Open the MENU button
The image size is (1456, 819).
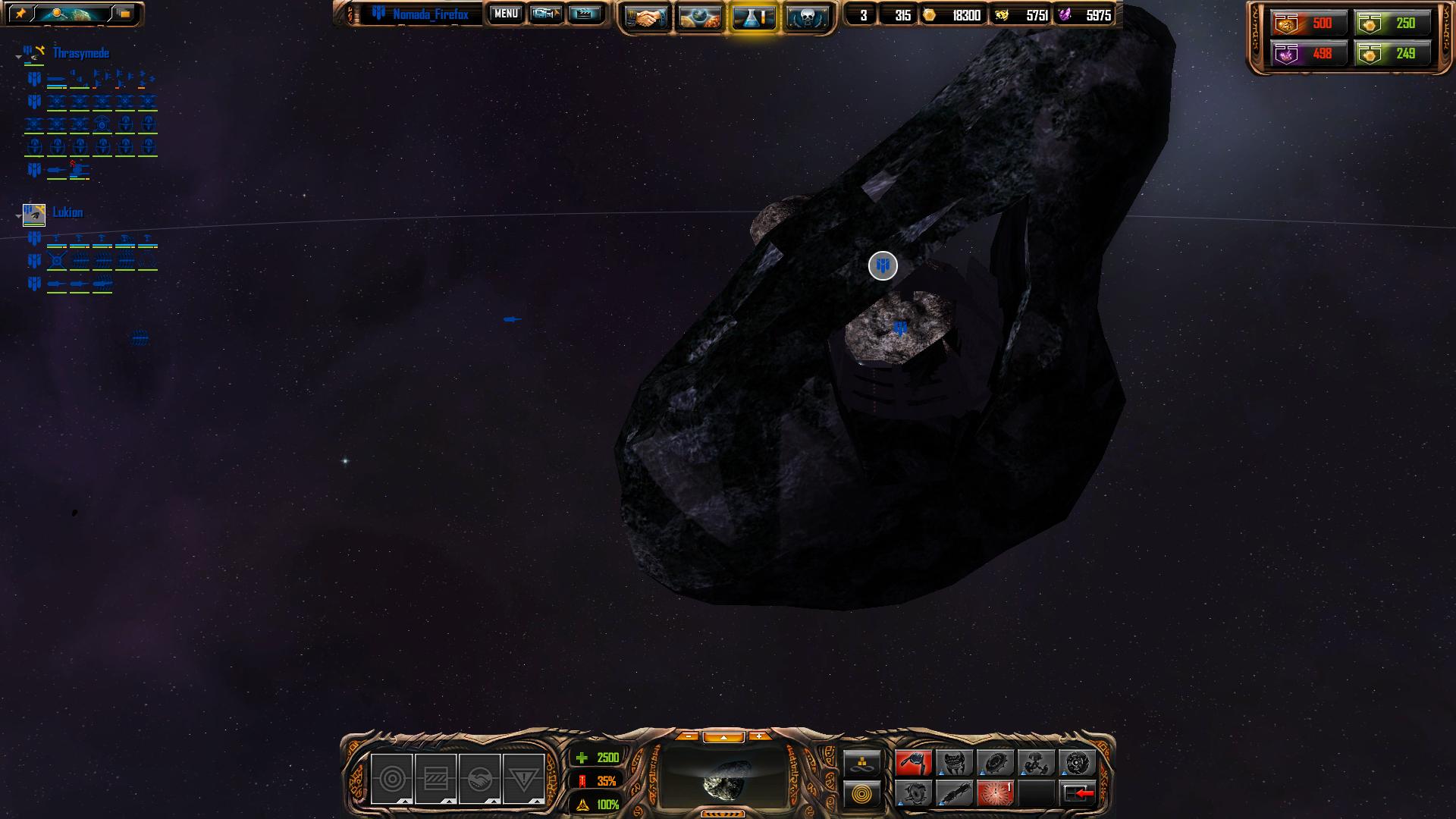[506, 14]
